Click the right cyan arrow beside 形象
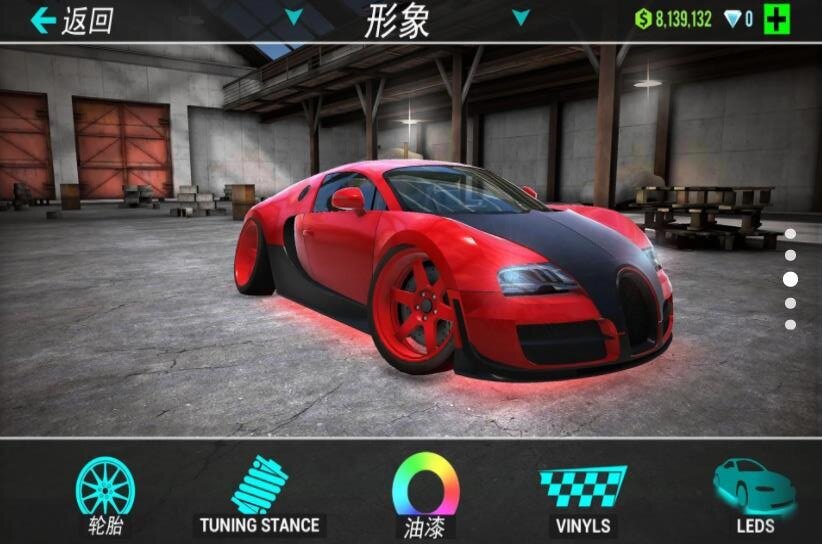 click(520, 17)
